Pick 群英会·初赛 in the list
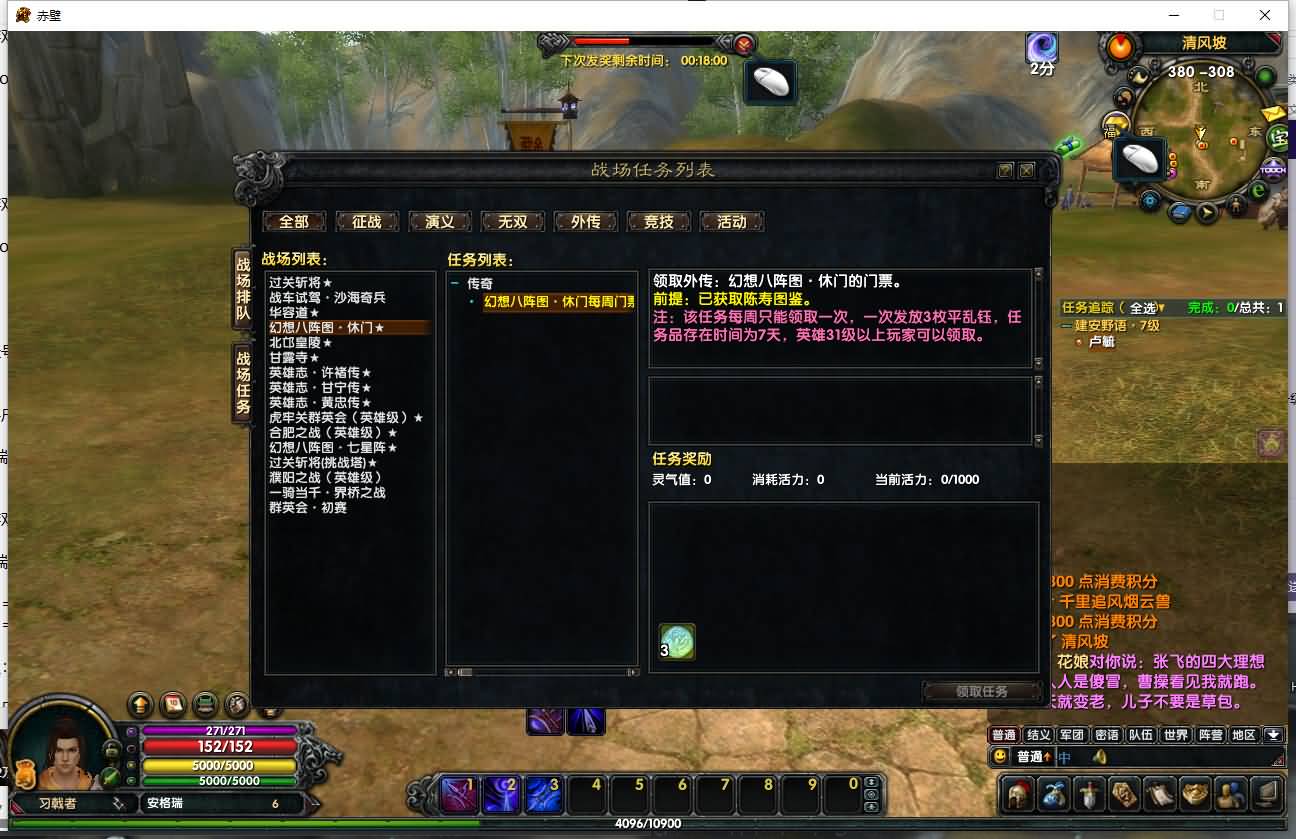Viewport: 1296px width, 839px height. point(307,507)
